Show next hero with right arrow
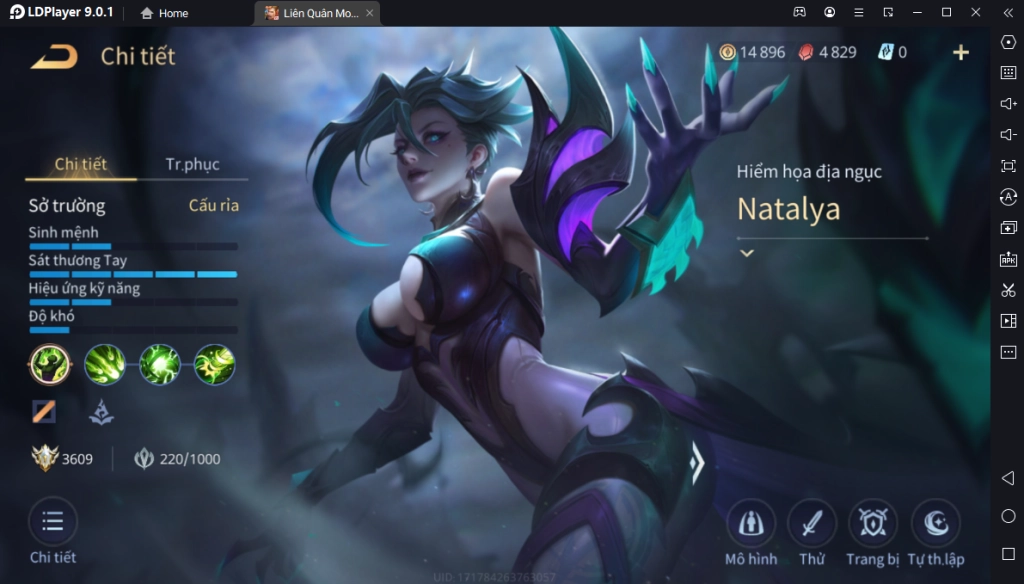 pos(698,462)
